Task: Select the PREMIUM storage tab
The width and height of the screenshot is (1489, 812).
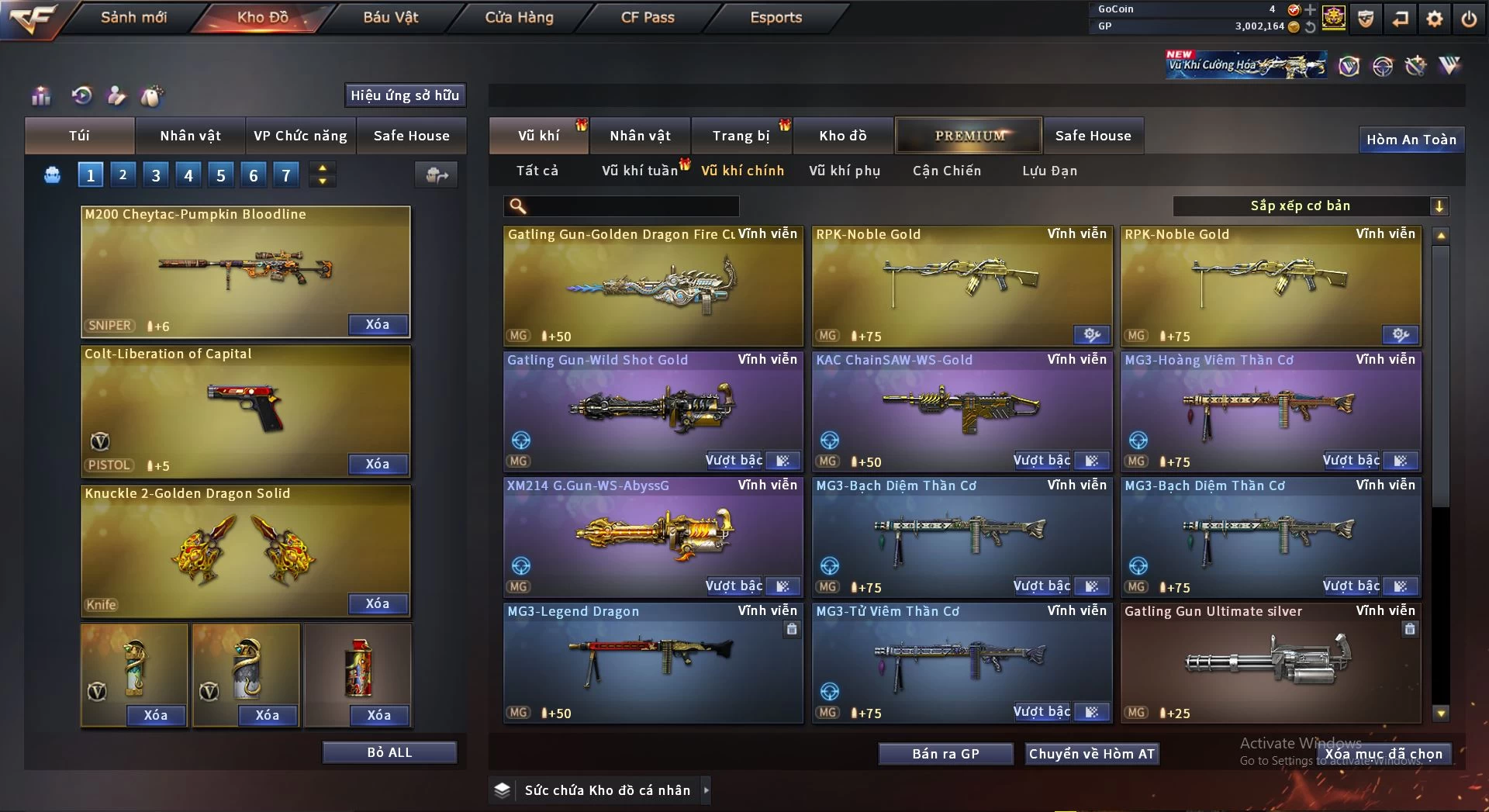Action: pos(969,136)
